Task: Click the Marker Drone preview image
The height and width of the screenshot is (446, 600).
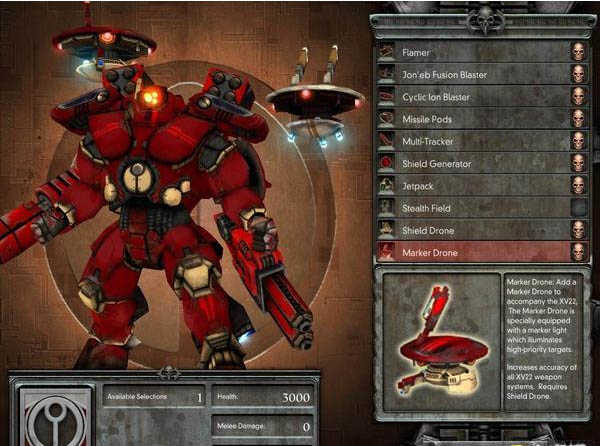Action: (x=438, y=340)
